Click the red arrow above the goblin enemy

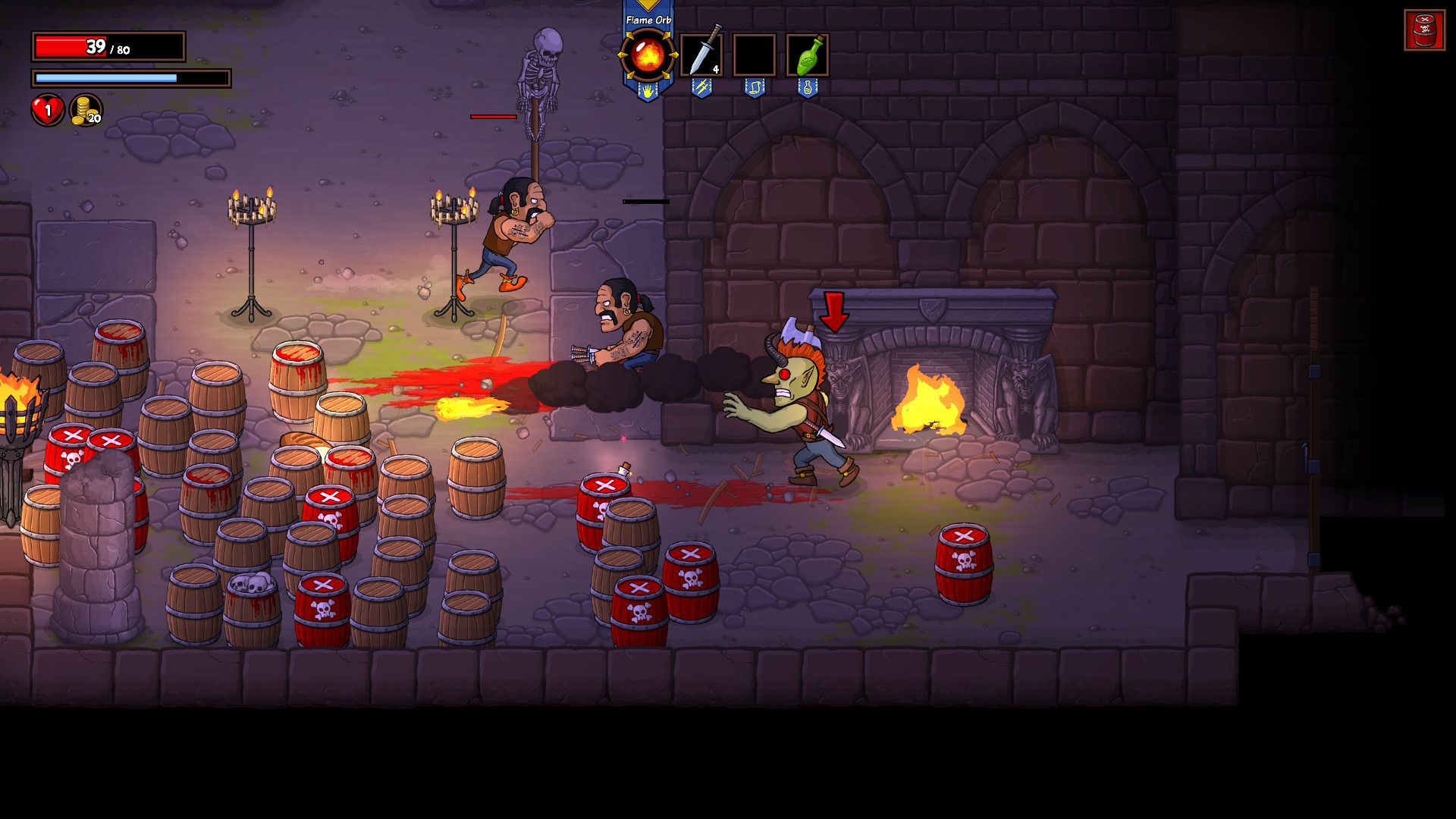pos(836,311)
